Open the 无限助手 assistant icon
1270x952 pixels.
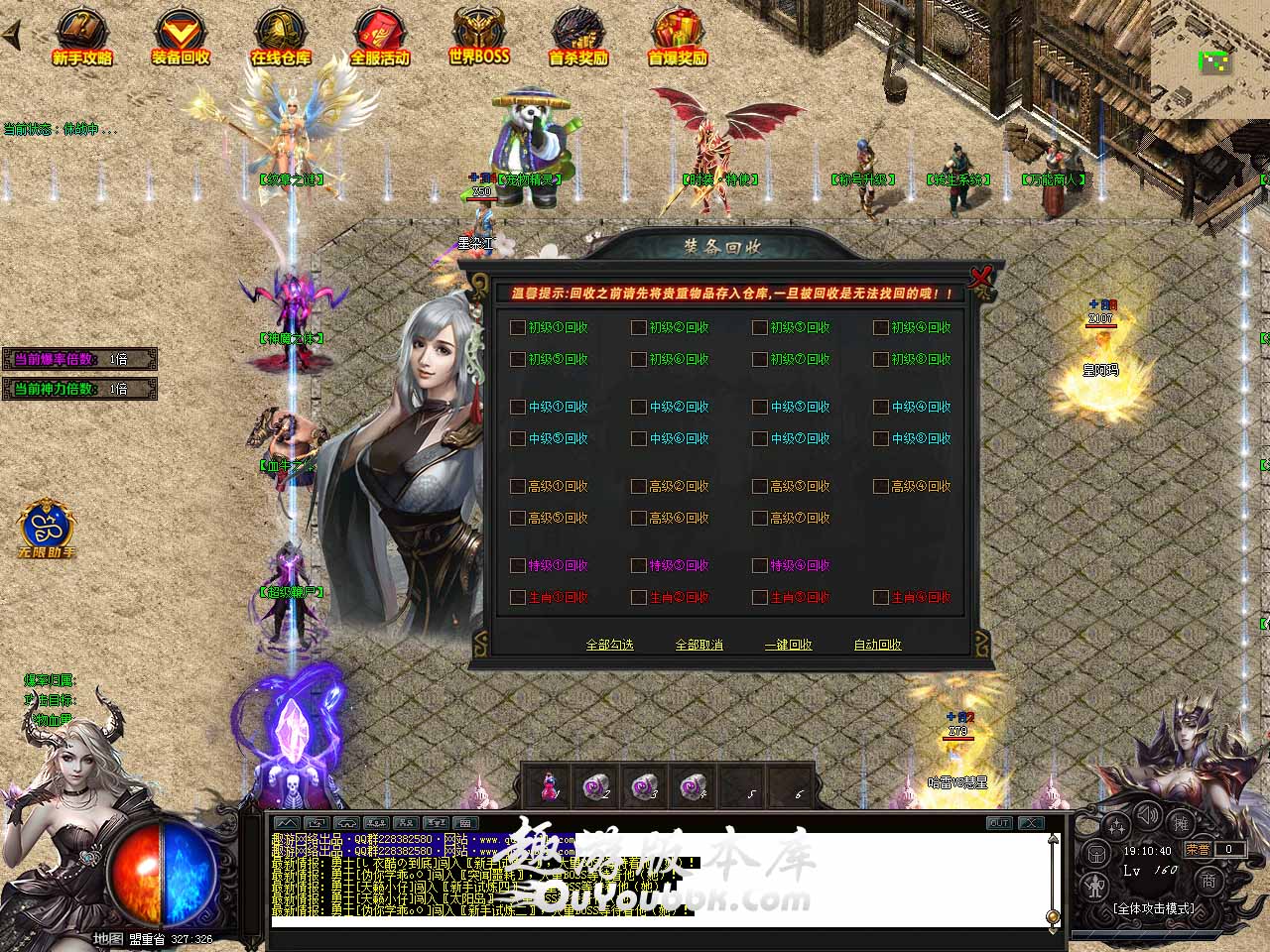[x=46, y=528]
